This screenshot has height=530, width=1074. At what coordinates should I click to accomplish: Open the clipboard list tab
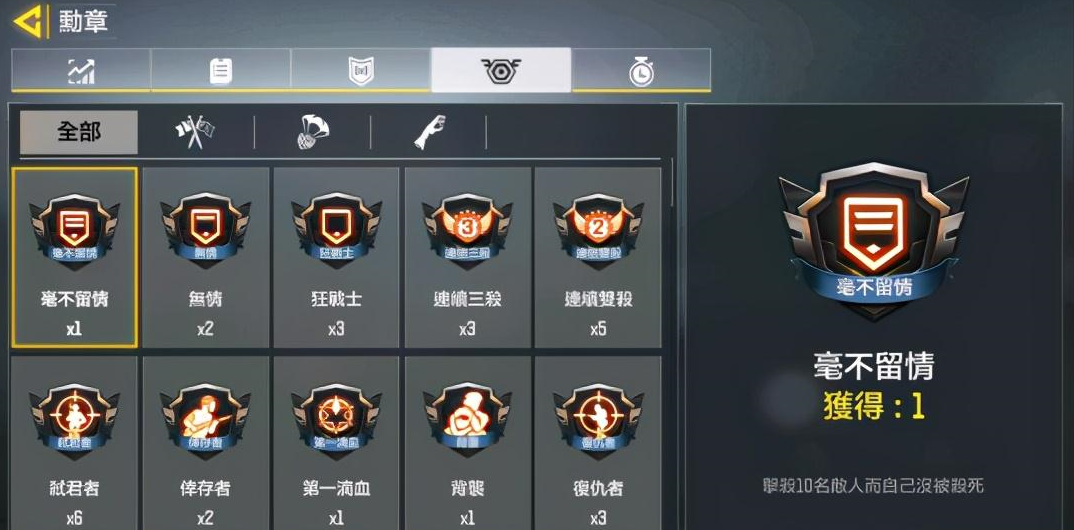[221, 70]
